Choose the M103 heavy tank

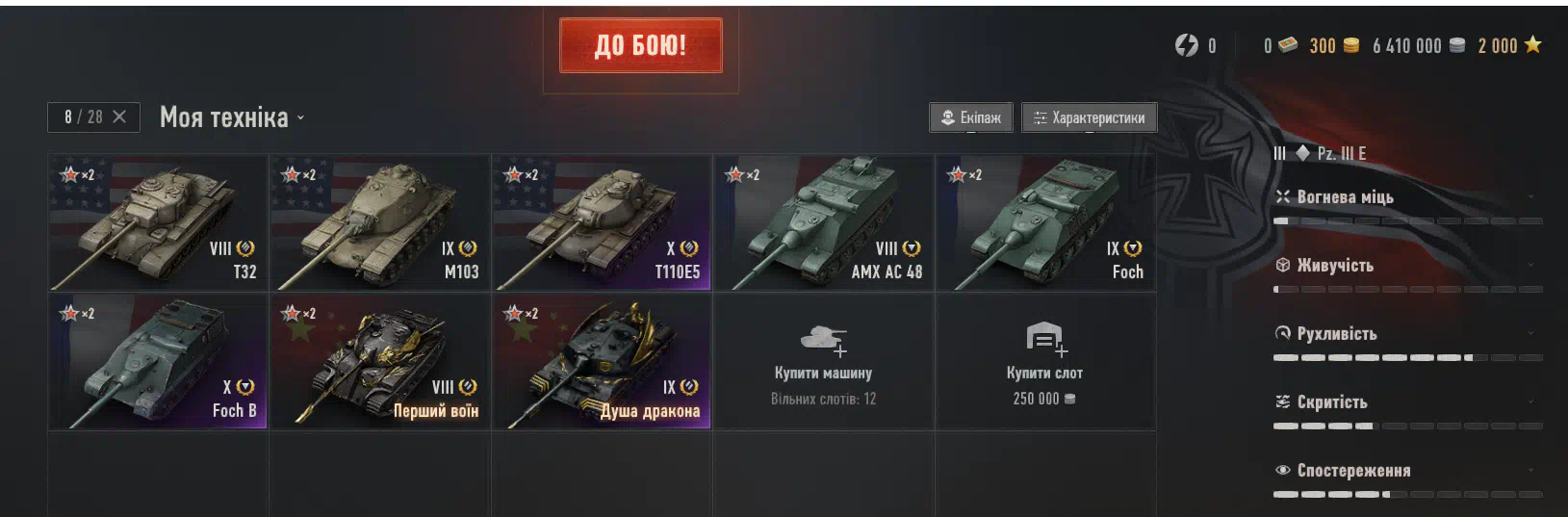379,222
